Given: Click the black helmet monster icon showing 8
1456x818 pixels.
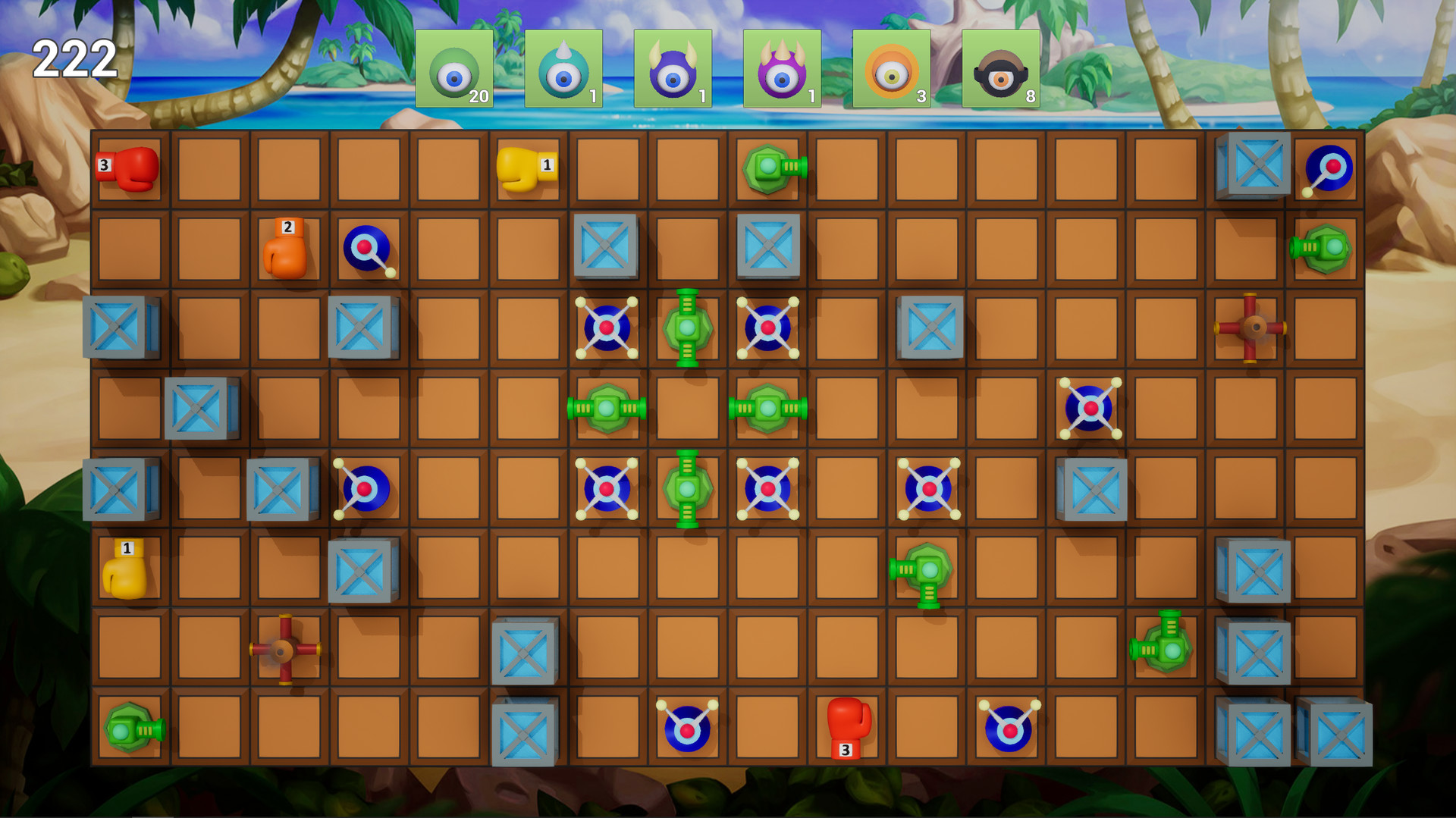Looking at the screenshot, I should coord(1003,68).
